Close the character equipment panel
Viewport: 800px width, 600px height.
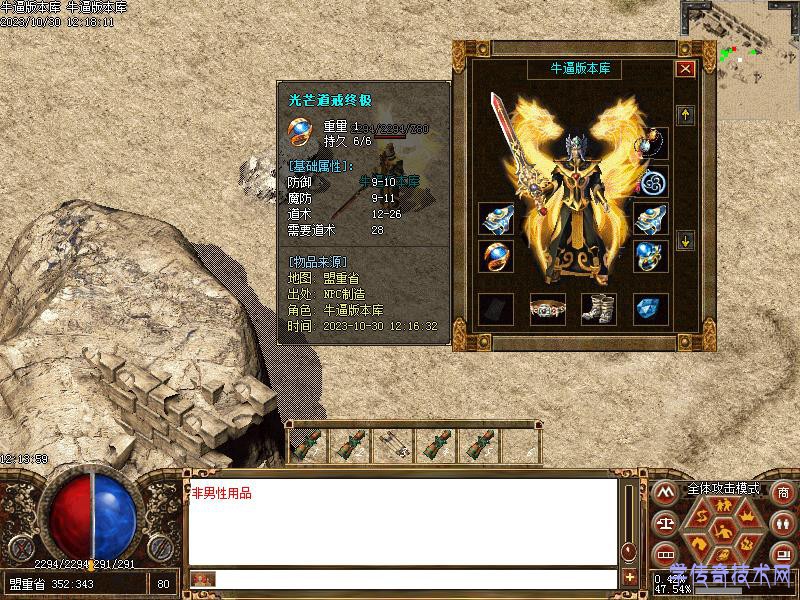pos(685,69)
